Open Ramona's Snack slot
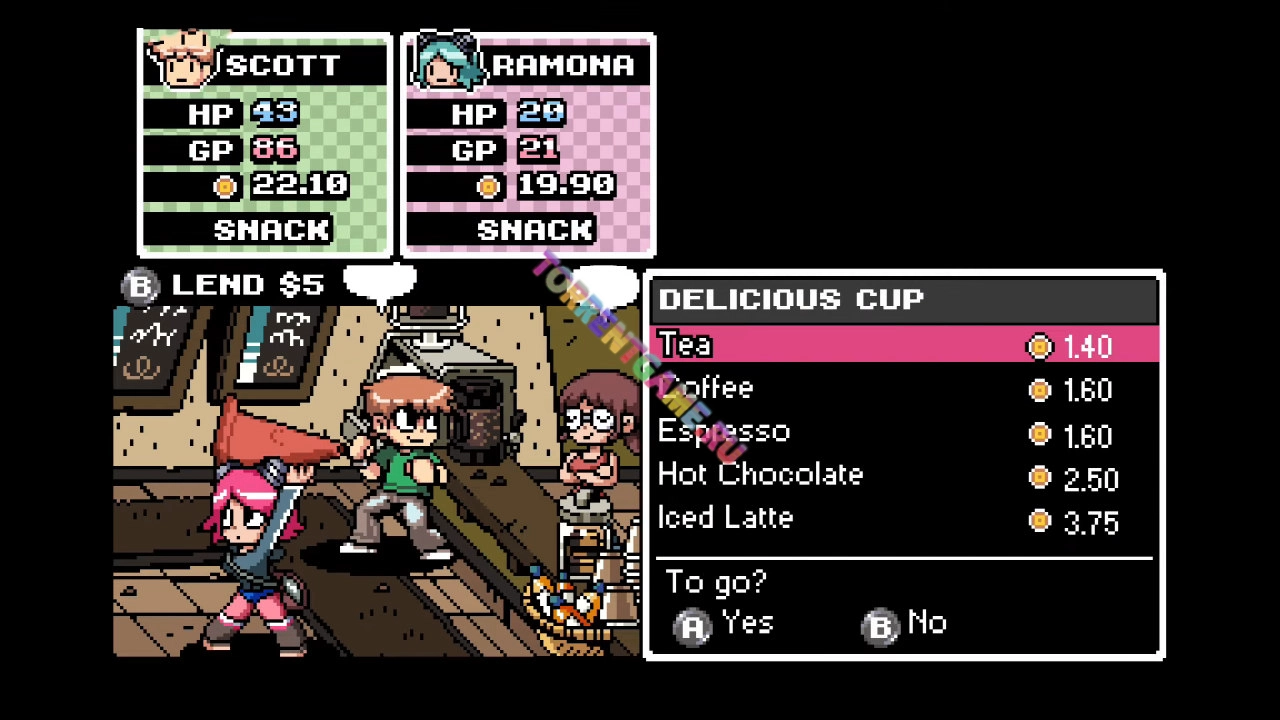This screenshot has width=1280, height=720. coord(534,230)
